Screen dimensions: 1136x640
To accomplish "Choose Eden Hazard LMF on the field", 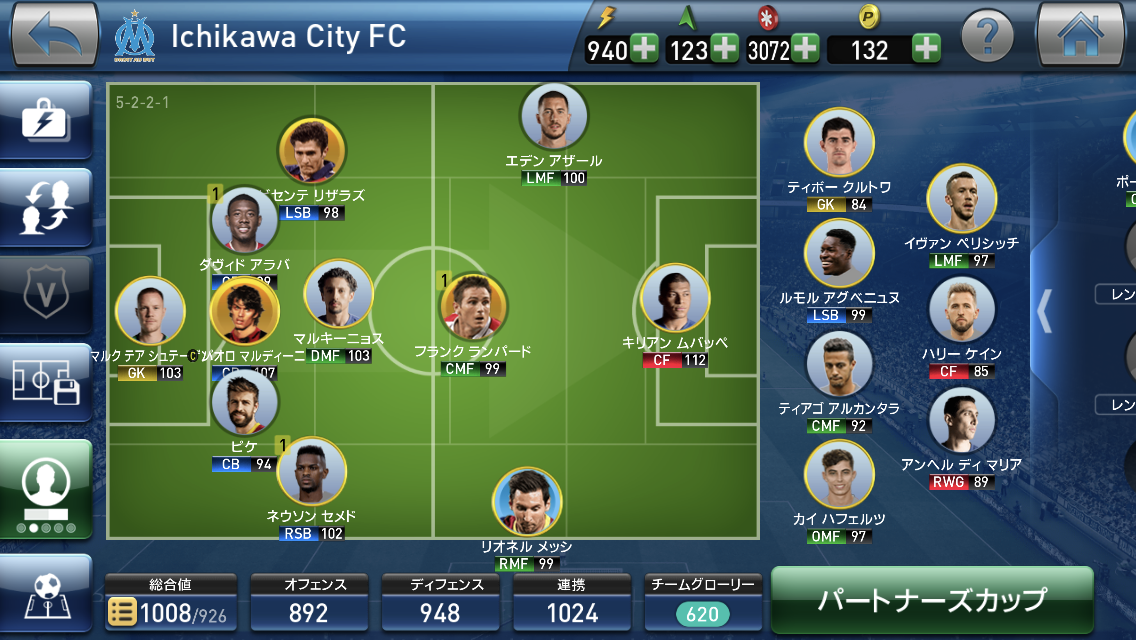I will click(x=554, y=119).
